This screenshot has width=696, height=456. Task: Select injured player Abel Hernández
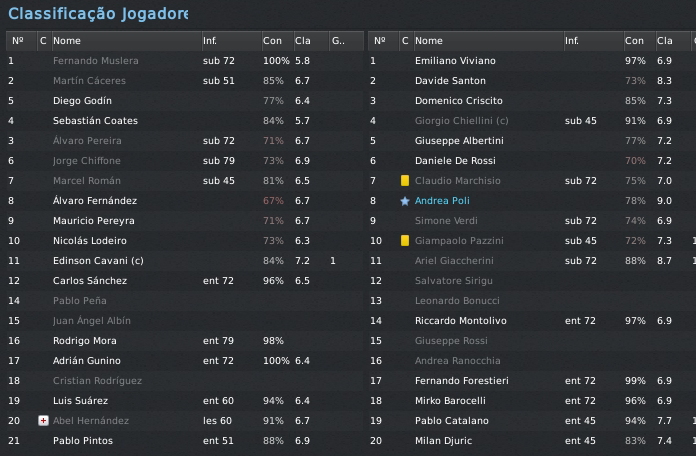click(91, 421)
